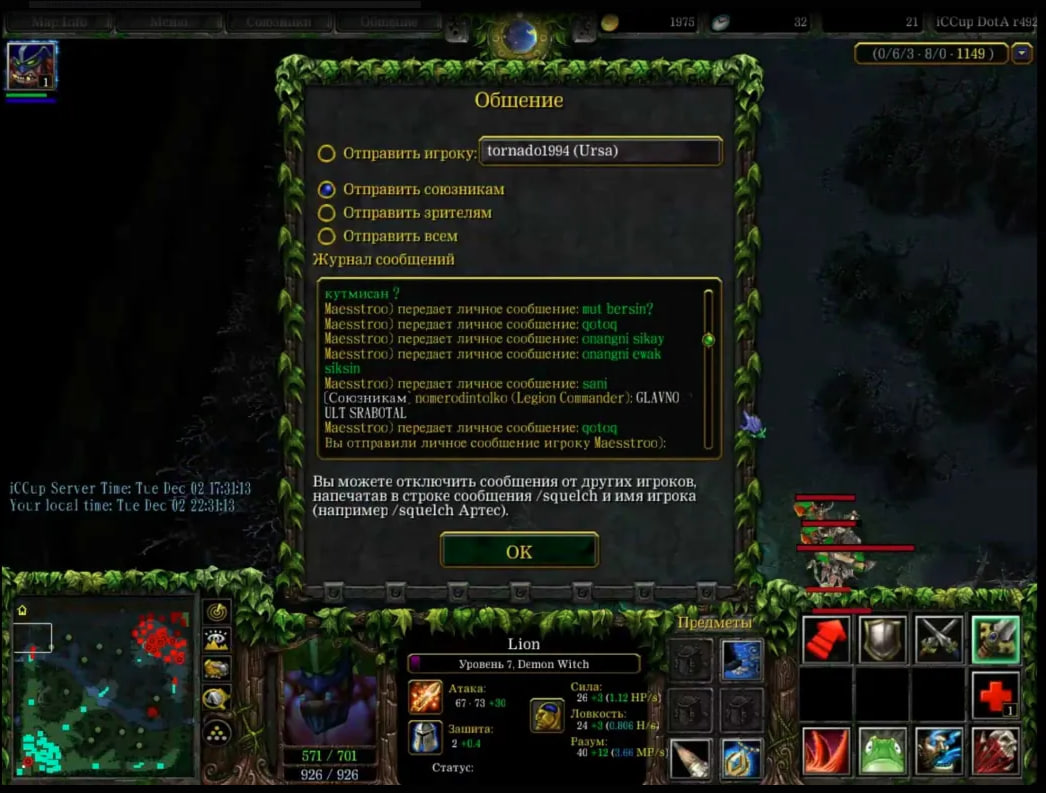Choose the send to allies option

tap(326, 189)
